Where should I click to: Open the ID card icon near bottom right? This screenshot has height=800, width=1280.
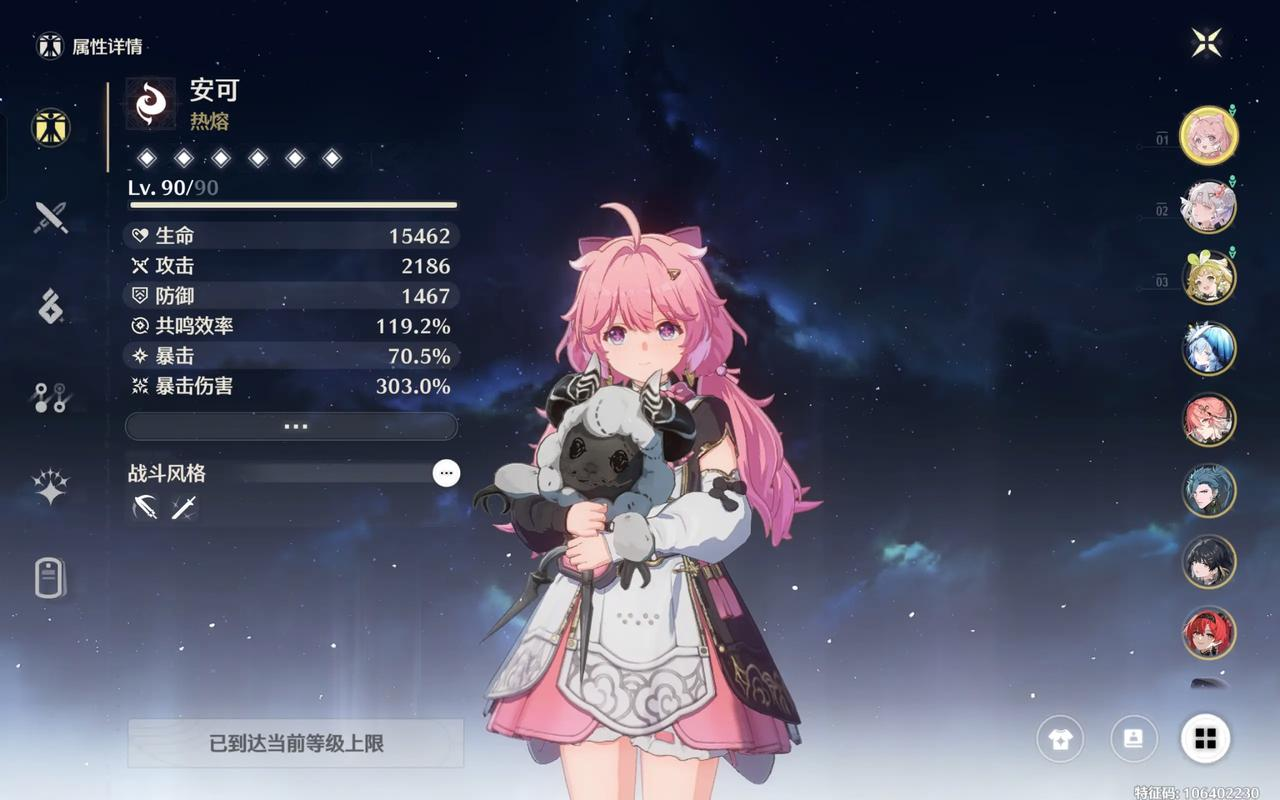[x=1133, y=739]
